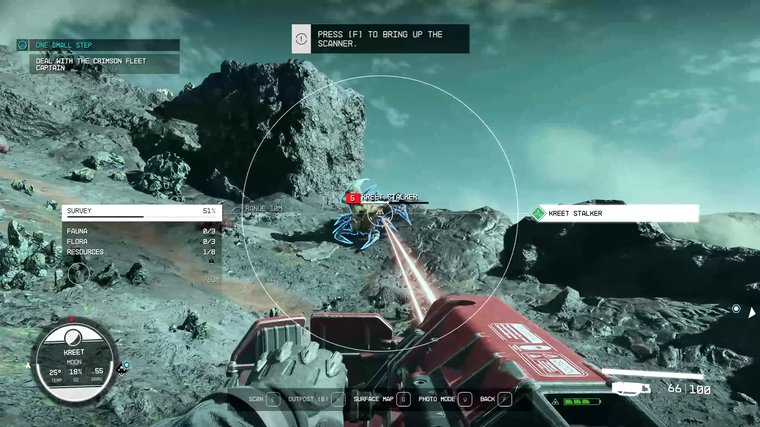Select the Flora survey row
Image resolution: width=760 pixels, height=427 pixels.
coord(140,241)
